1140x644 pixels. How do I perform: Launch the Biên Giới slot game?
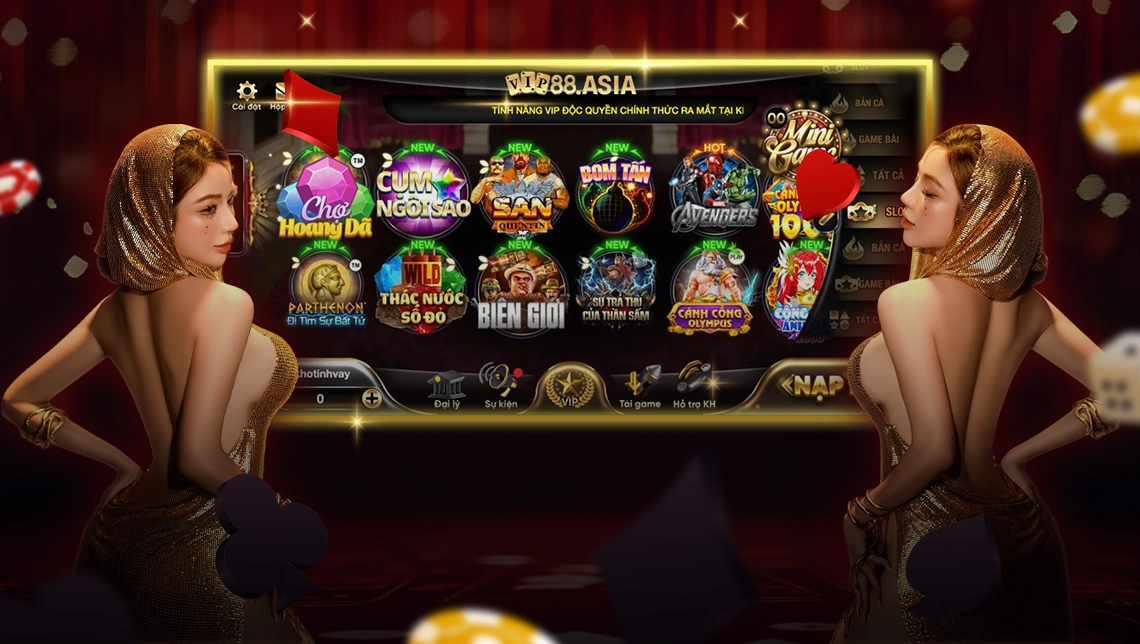[x=520, y=288]
